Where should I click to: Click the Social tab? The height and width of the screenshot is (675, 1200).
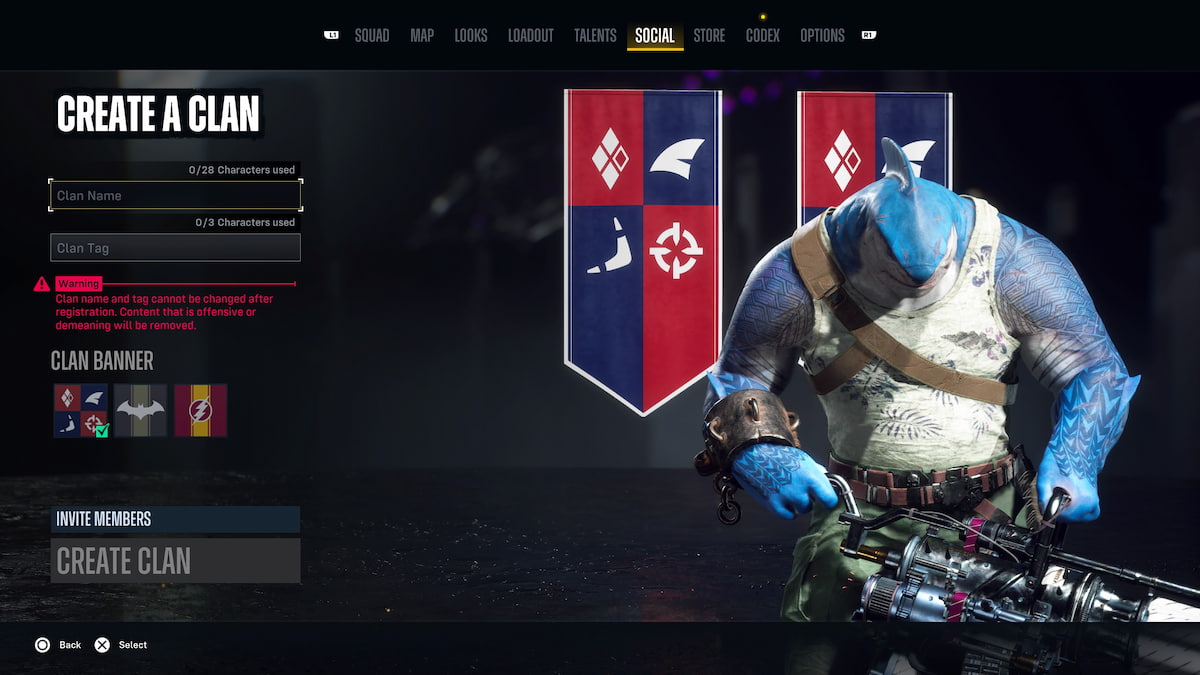coord(655,36)
